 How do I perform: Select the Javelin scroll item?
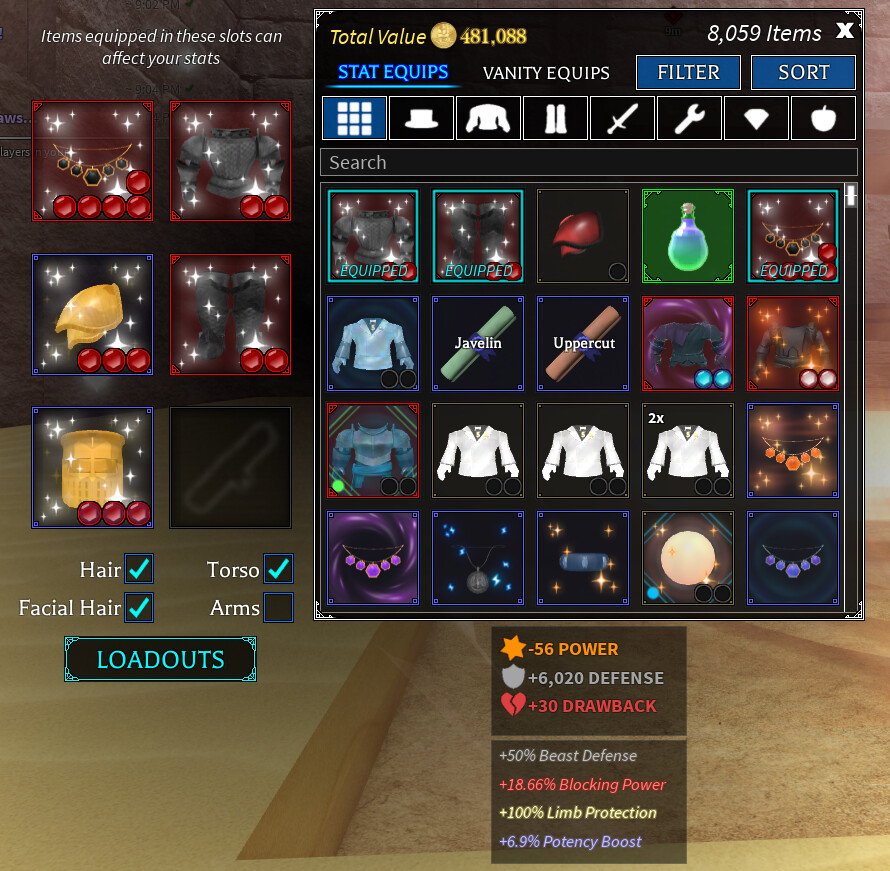coord(479,343)
